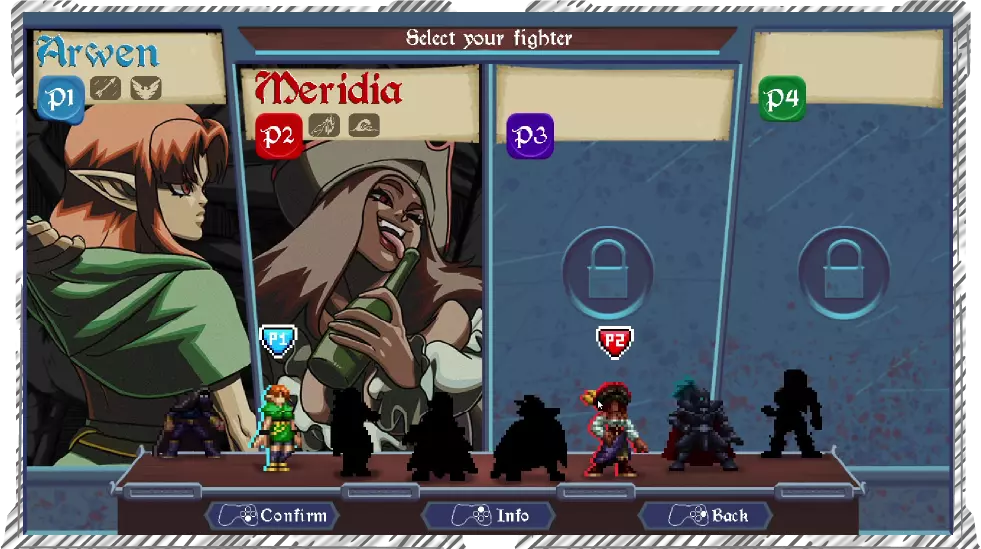The image size is (981, 549).
Task: Click Meridia's wave ability icon
Action: pos(364,125)
